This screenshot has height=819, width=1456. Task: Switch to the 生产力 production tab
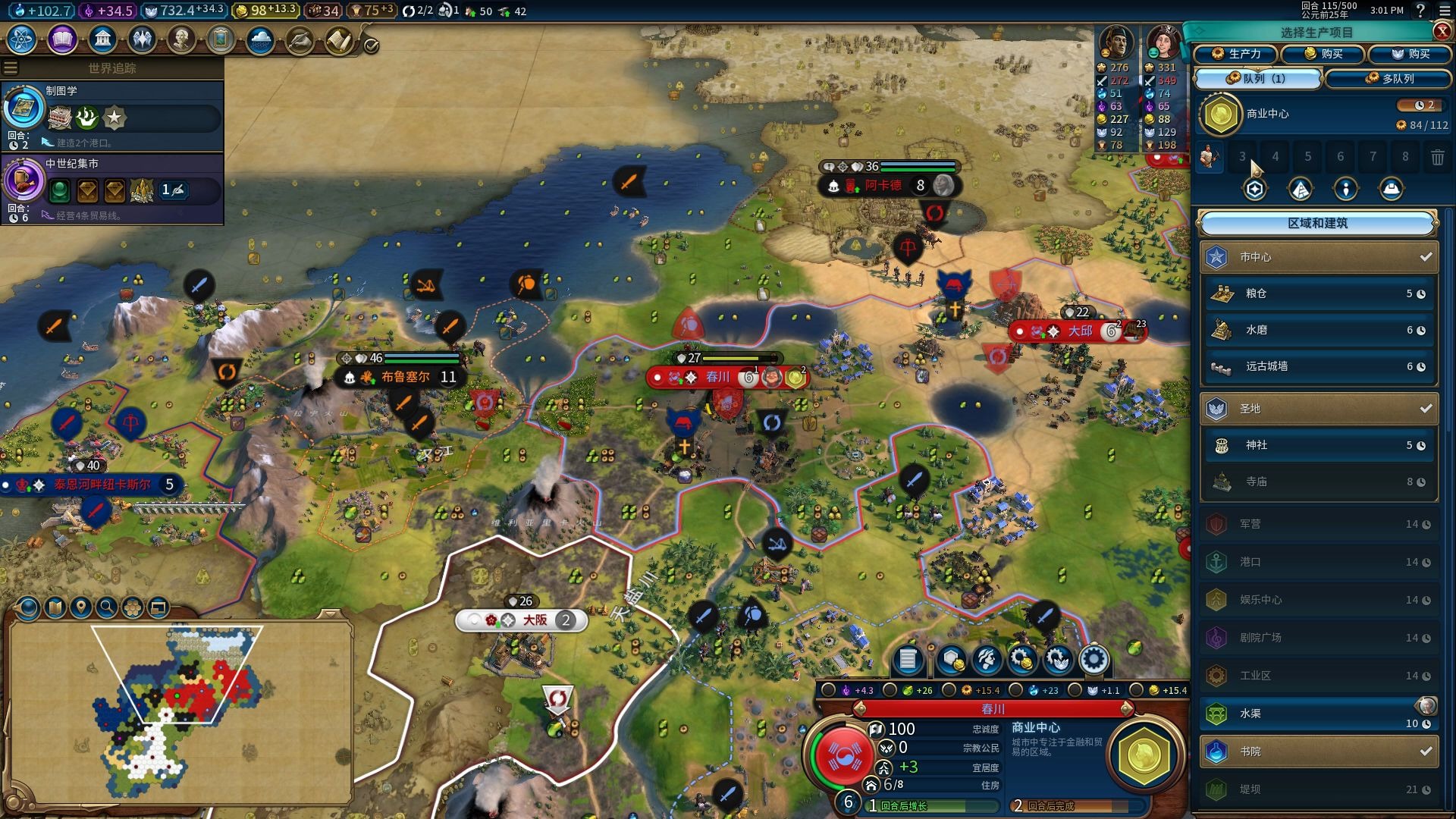click(1236, 54)
